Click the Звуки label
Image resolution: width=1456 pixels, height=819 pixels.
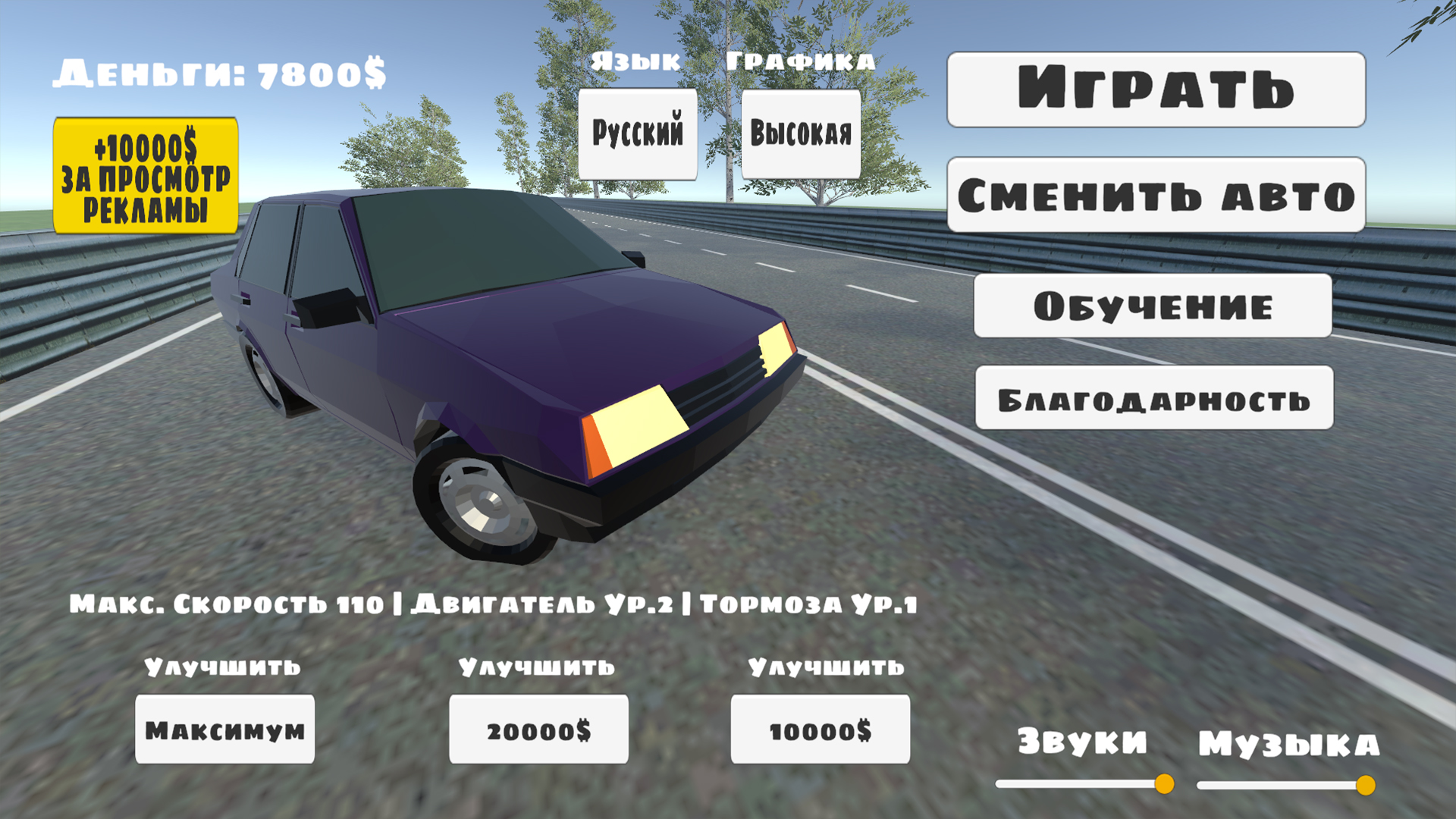tap(1083, 742)
